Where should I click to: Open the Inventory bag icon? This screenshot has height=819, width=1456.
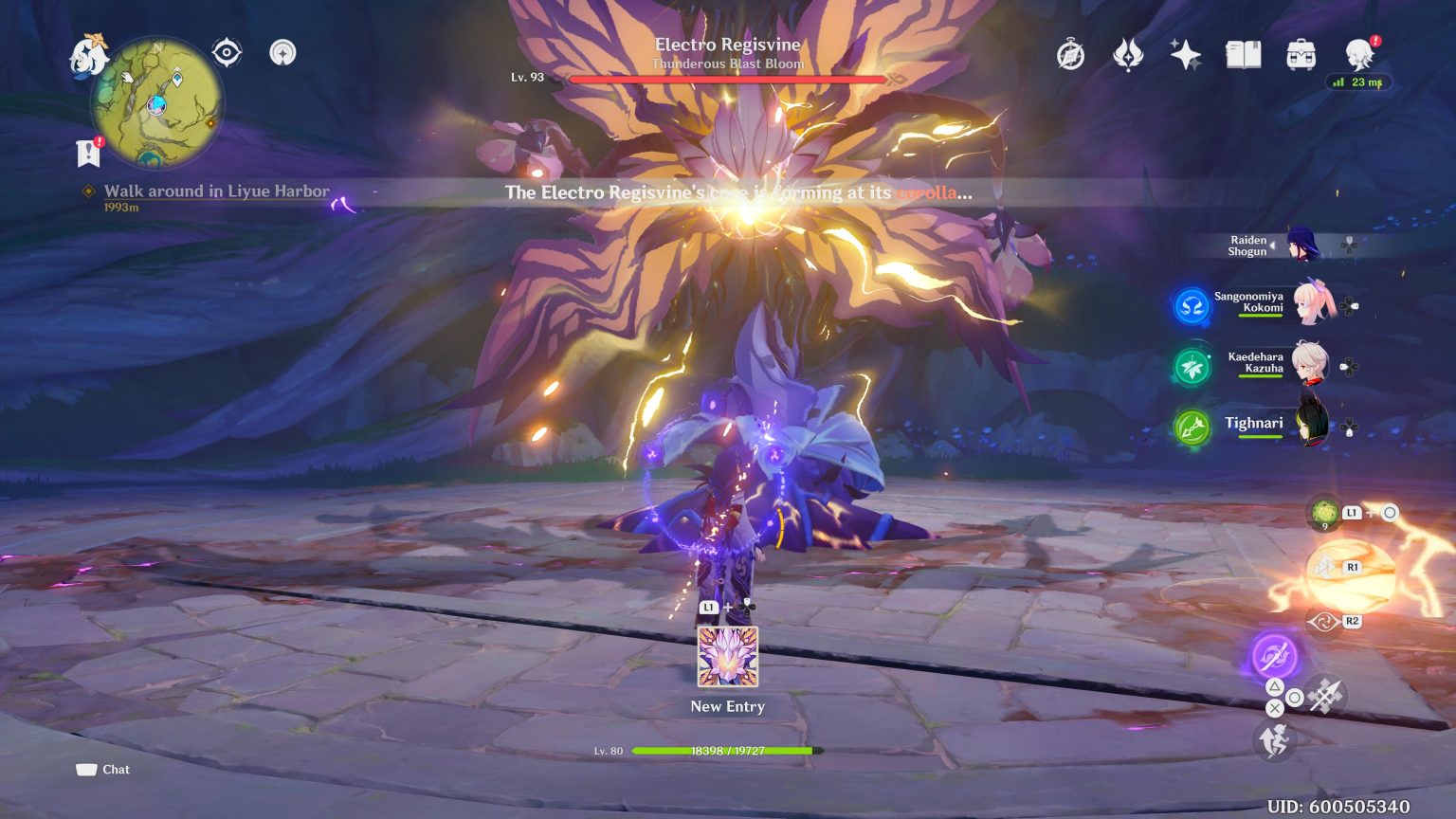(1303, 55)
